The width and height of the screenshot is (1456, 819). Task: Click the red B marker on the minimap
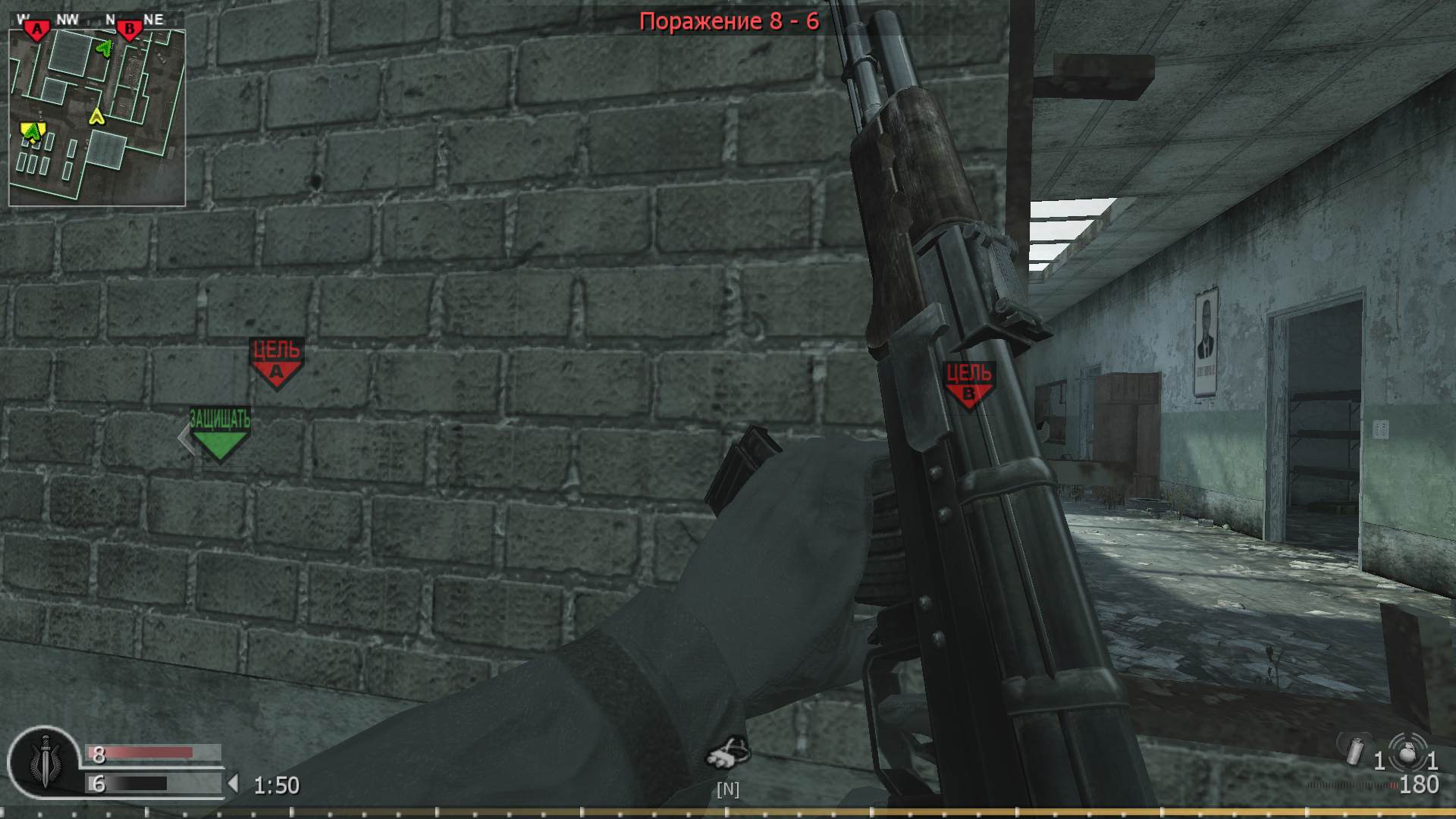click(x=130, y=30)
